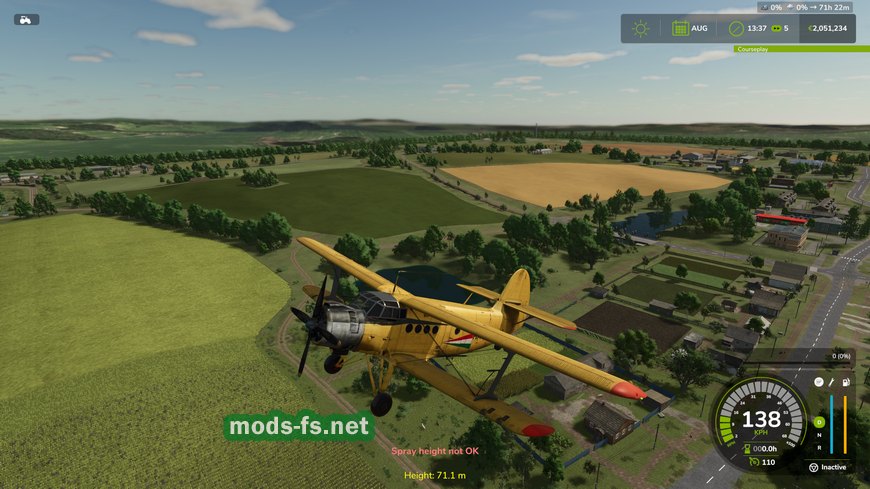
Task: Select the D gear indicator
Action: (819, 421)
